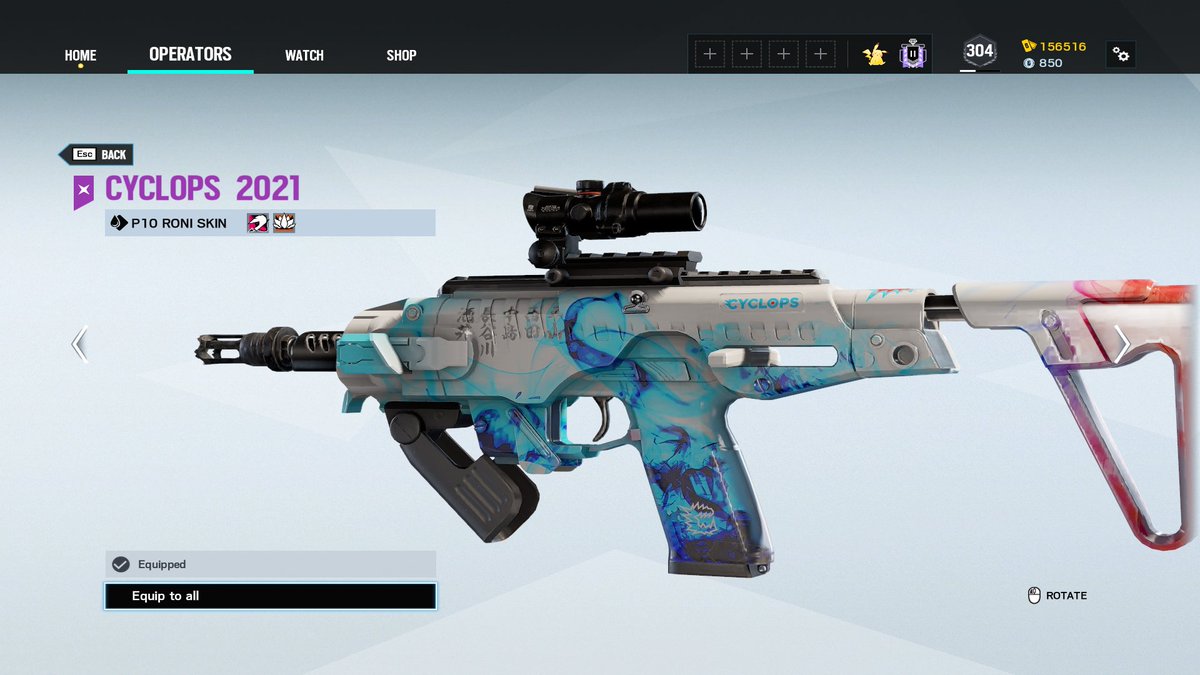Click the 156516 Renown currency balance
The width and height of the screenshot is (1200, 675).
(1054, 46)
